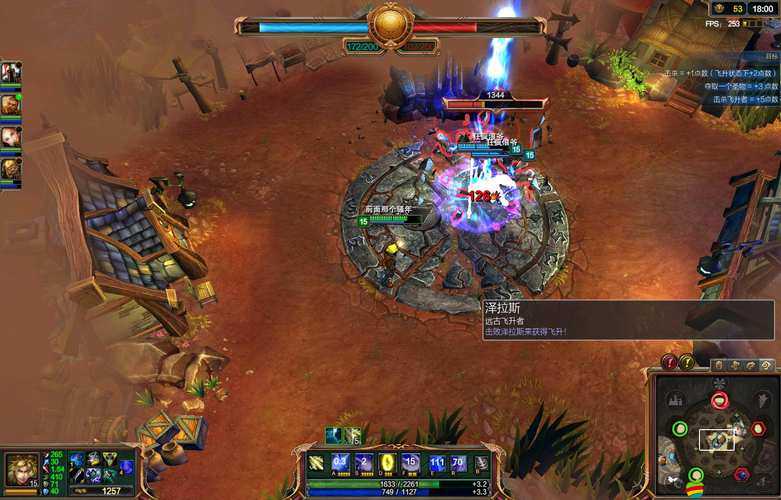Click the leftmost minimap option button
Viewport: 781px width, 500px height.
(720, 364)
